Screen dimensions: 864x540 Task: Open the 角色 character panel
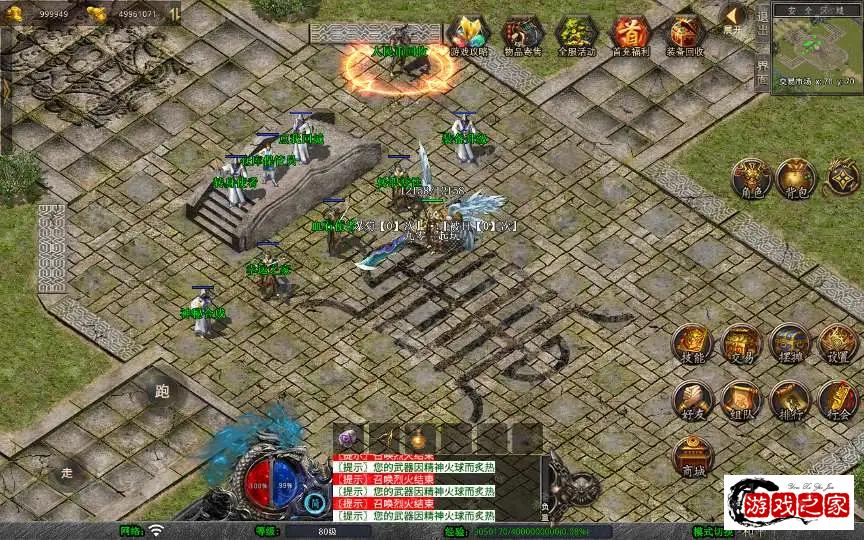[750, 177]
